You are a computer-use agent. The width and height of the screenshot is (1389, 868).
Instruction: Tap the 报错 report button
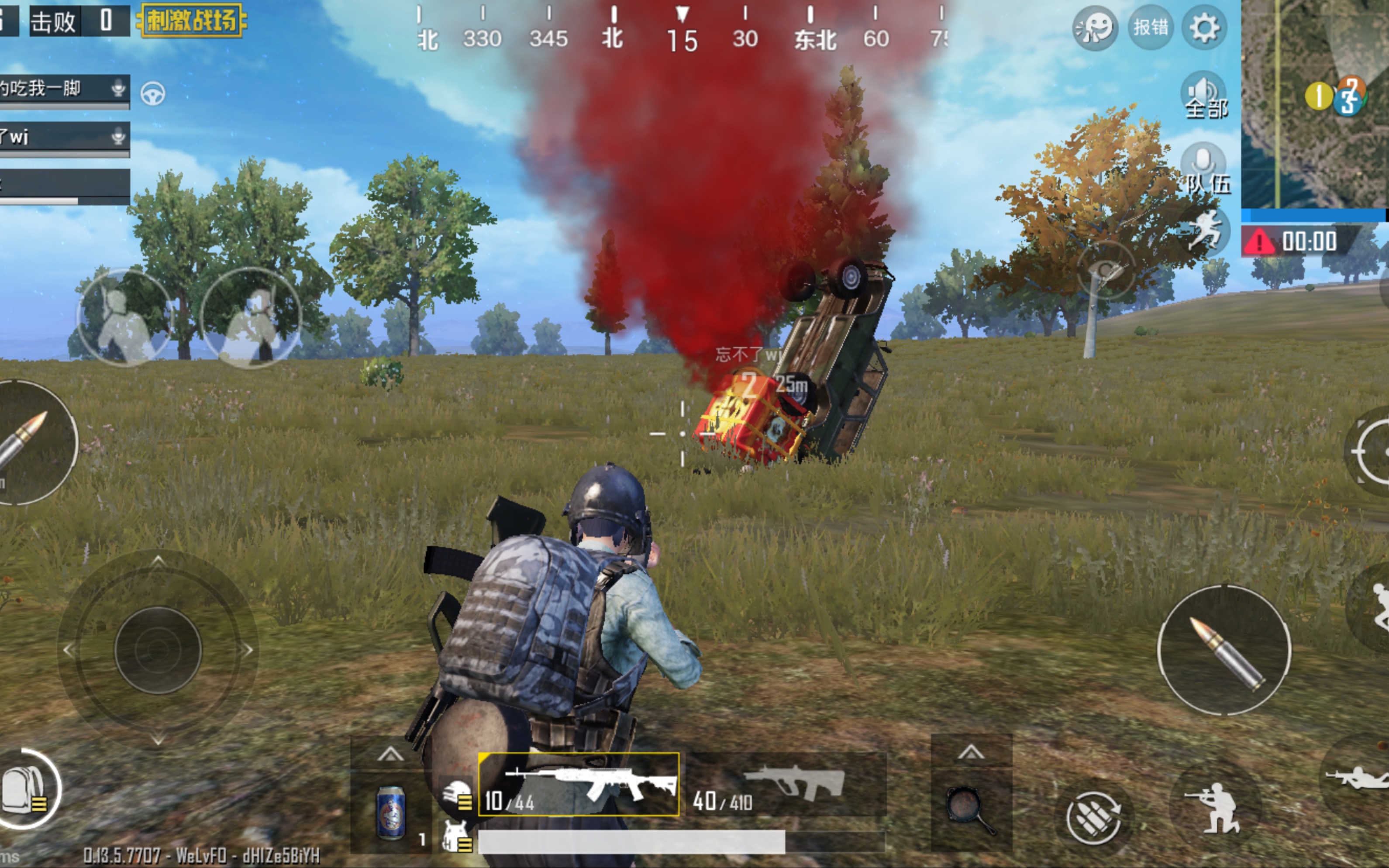coord(1150,28)
